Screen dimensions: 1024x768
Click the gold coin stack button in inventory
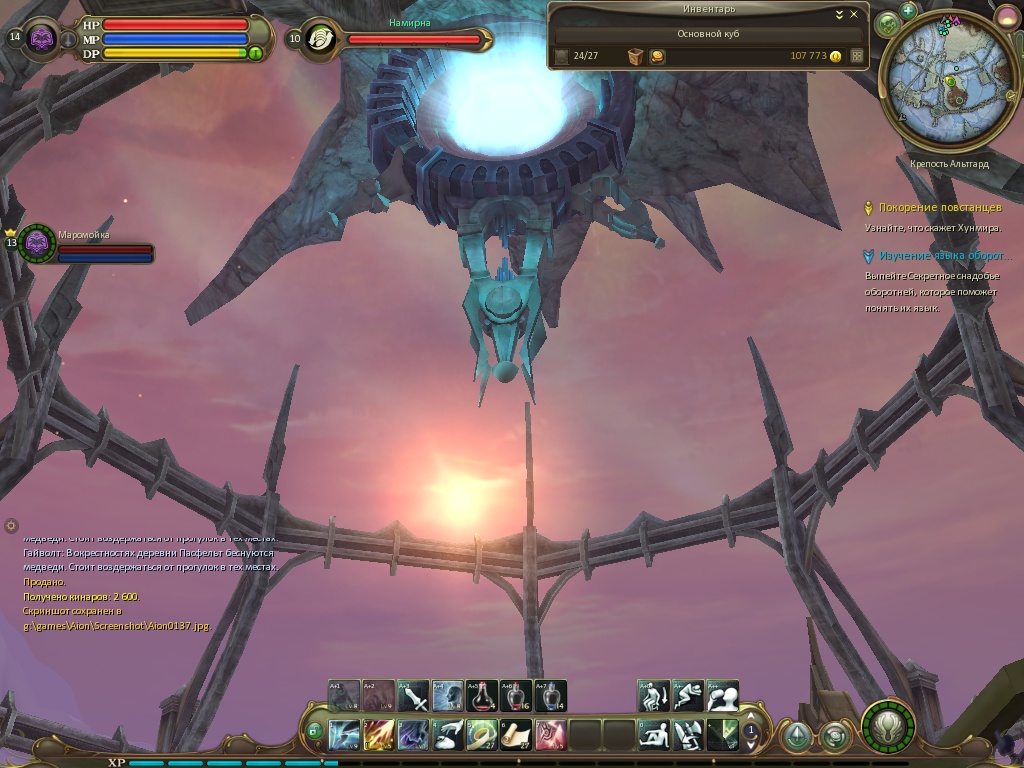[657, 57]
